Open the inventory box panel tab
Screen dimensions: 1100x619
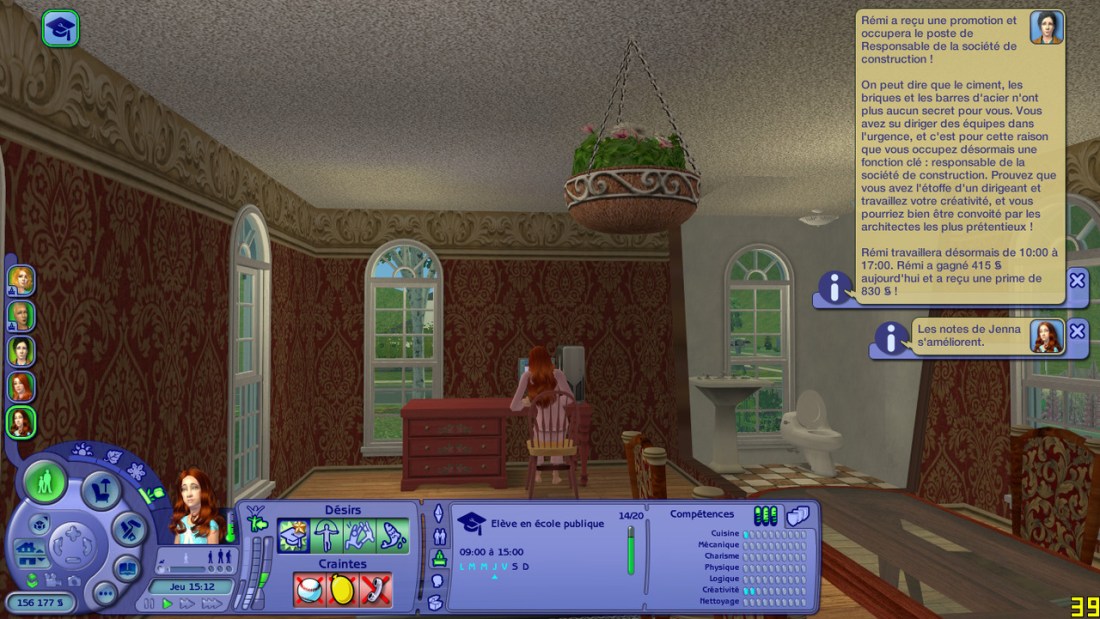tap(437, 602)
